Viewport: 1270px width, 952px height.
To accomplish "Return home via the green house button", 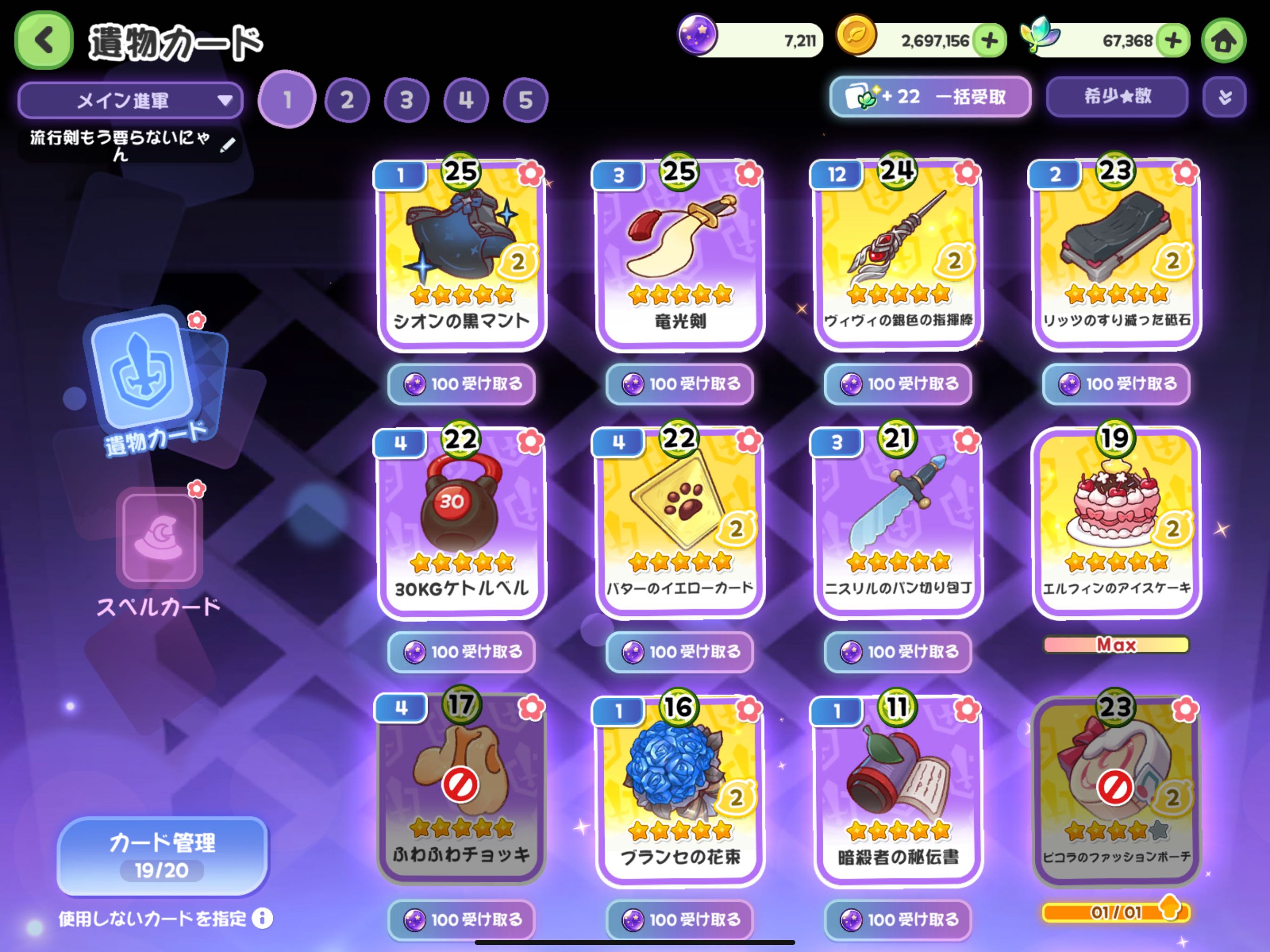I will pos(1224,41).
